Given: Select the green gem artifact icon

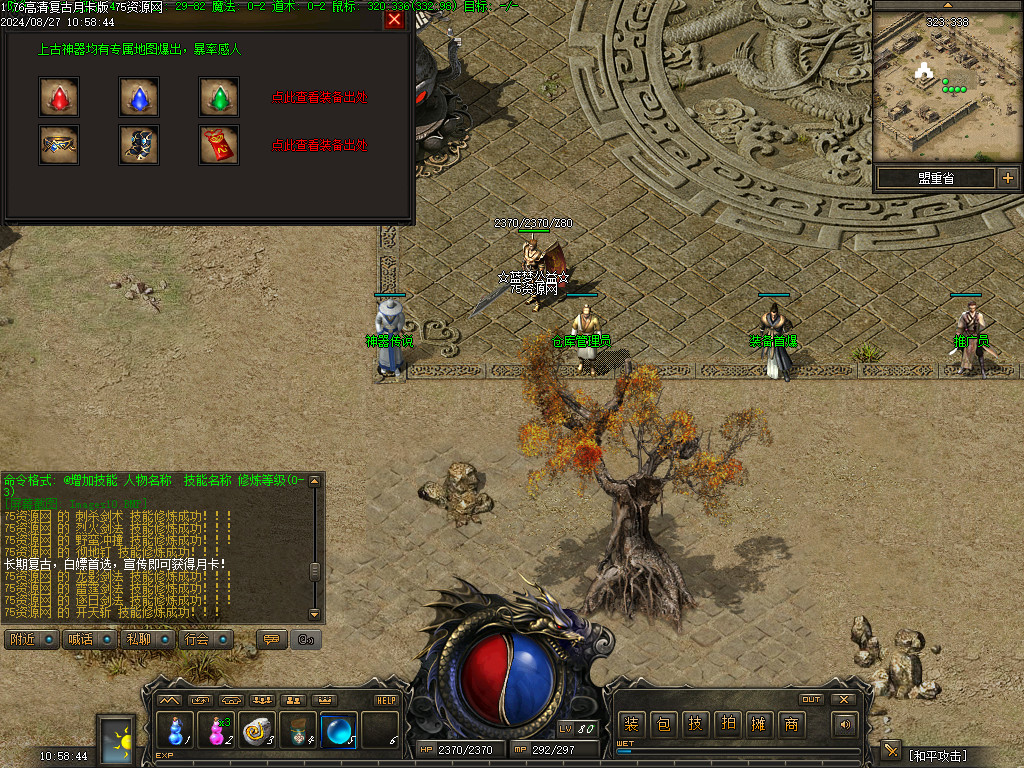Looking at the screenshot, I should coord(219,97).
